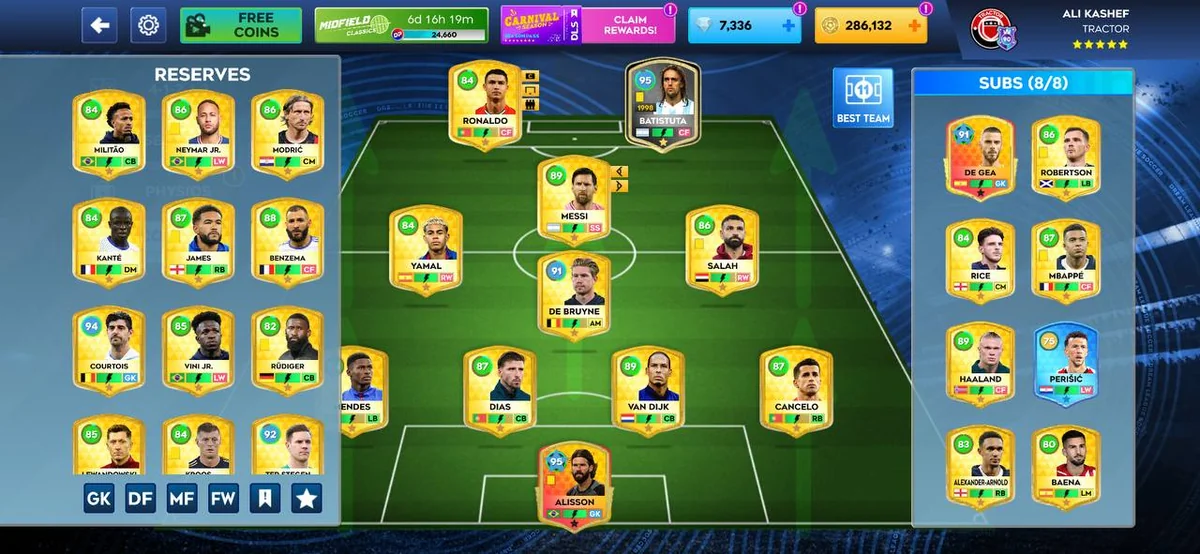Filter reserves by MF
Viewport: 1200px width, 554px height.
pyautogui.click(x=182, y=498)
